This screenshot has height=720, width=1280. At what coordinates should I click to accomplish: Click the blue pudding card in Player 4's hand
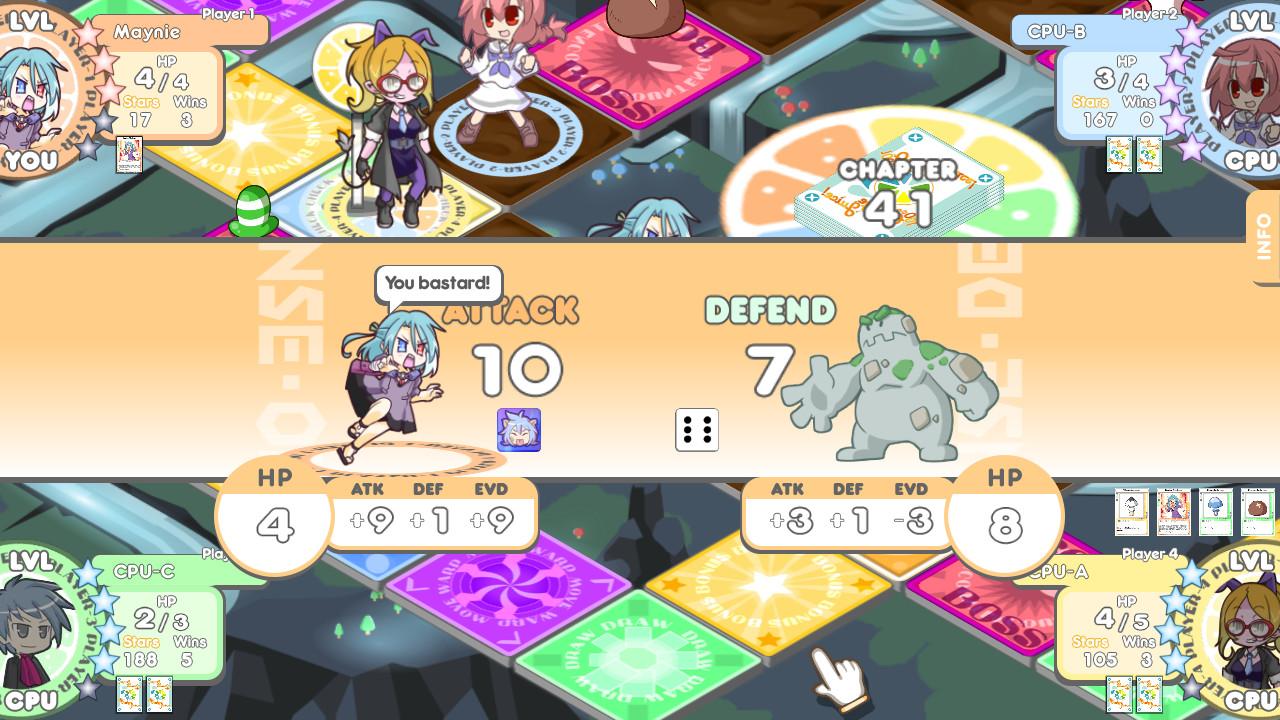pos(1214,511)
